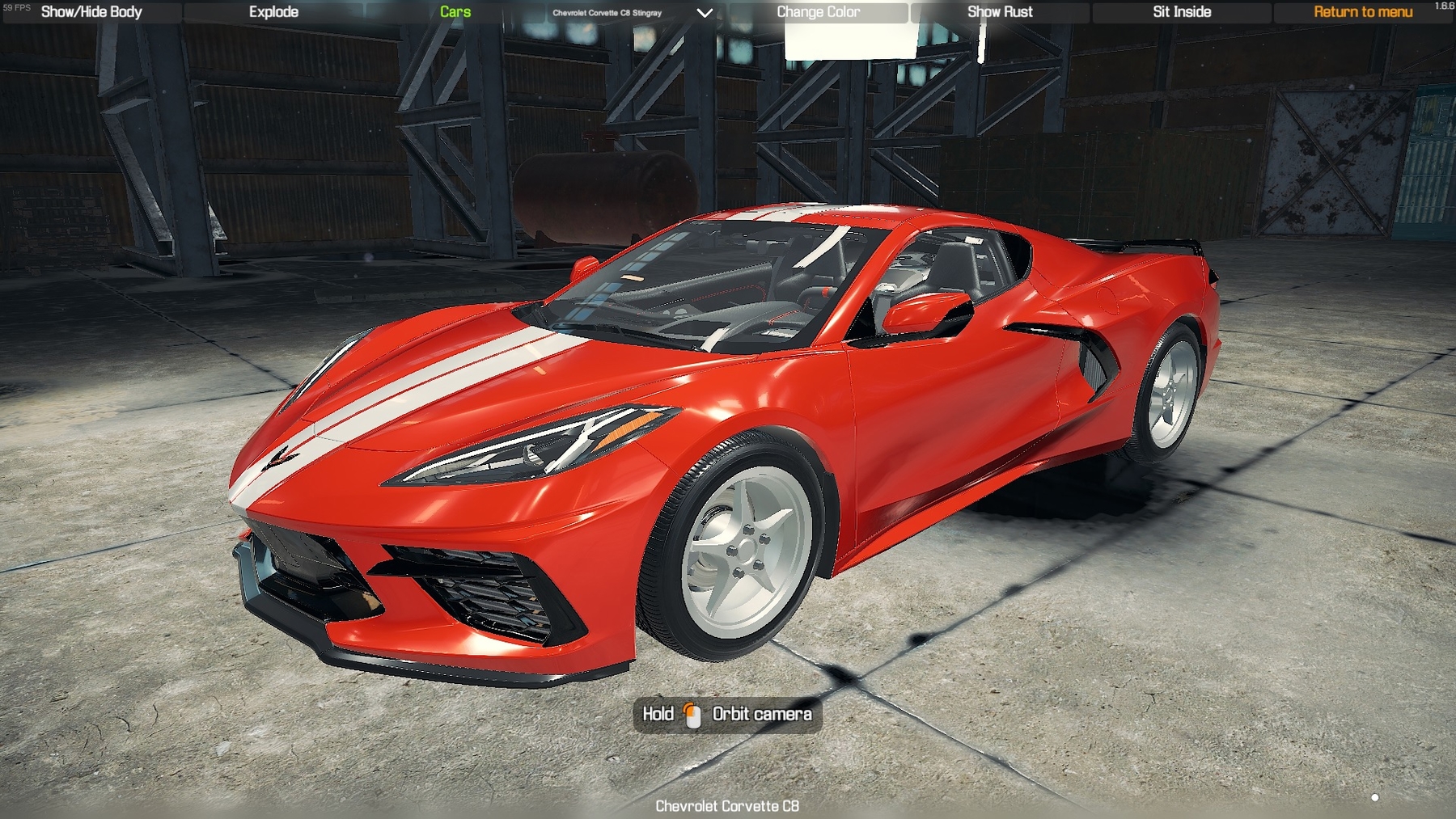This screenshot has height=819, width=1456.
Task: Open the Change Color panel
Action: pos(819,11)
